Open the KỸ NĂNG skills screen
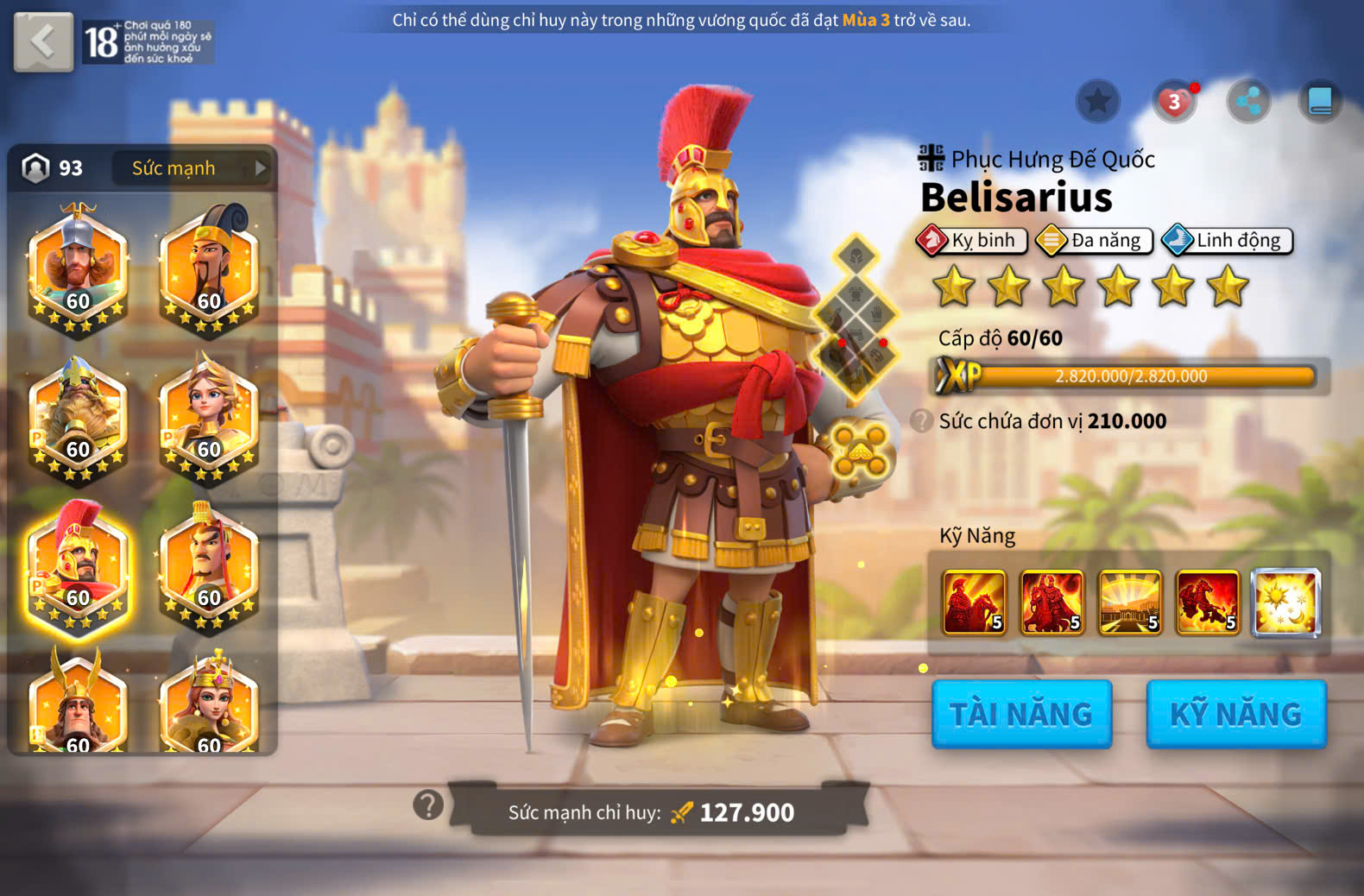The width and height of the screenshot is (1364, 896). (x=1235, y=714)
